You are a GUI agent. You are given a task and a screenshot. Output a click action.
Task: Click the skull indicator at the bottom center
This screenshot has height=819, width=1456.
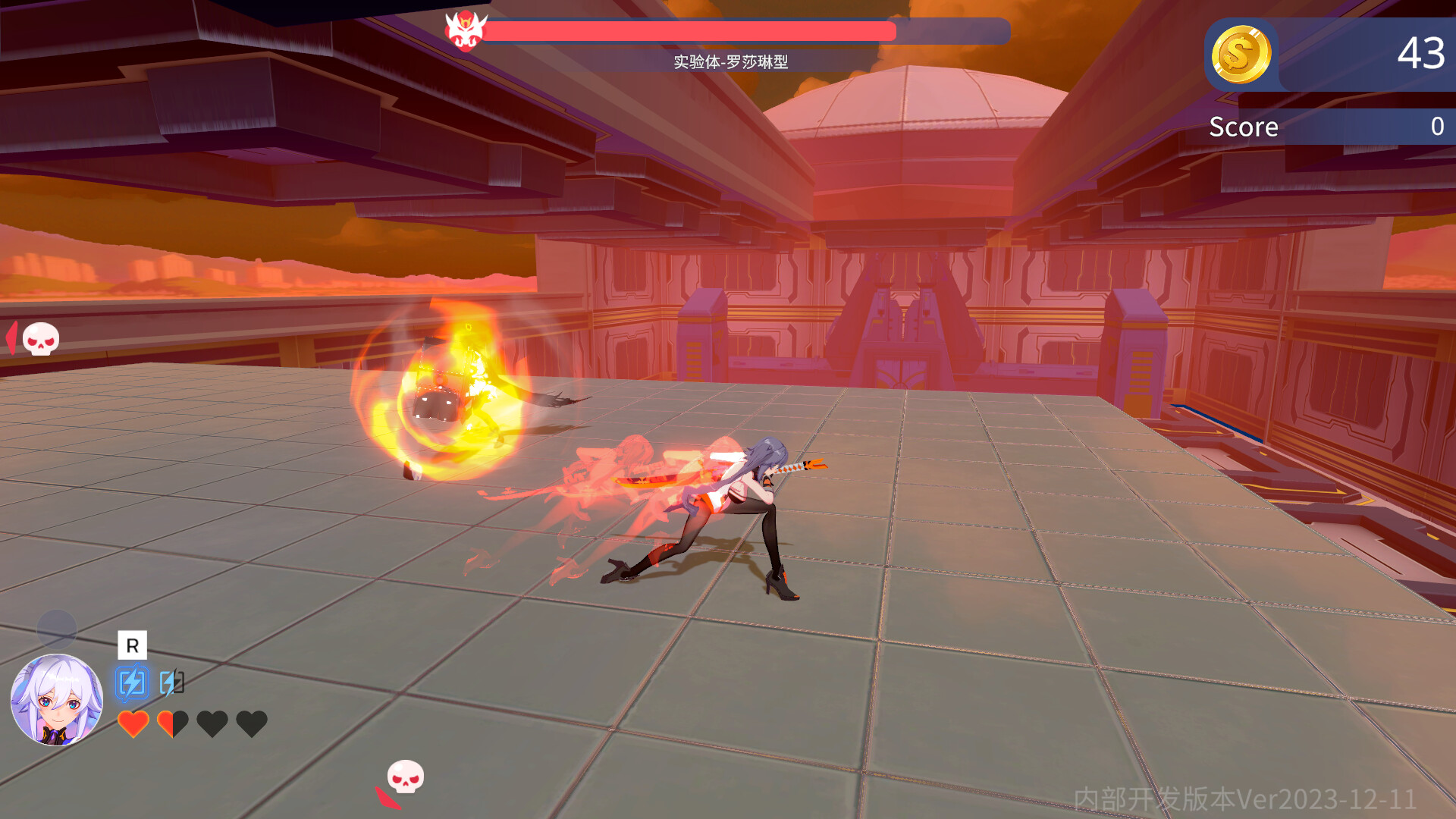[x=404, y=777]
